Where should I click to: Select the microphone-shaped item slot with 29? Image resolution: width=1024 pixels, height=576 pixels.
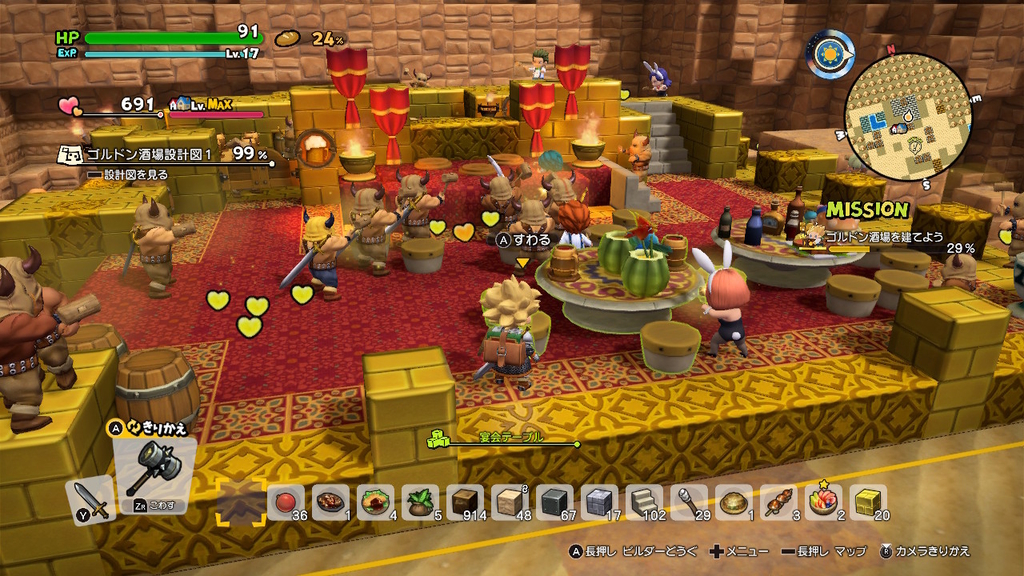coord(689,501)
